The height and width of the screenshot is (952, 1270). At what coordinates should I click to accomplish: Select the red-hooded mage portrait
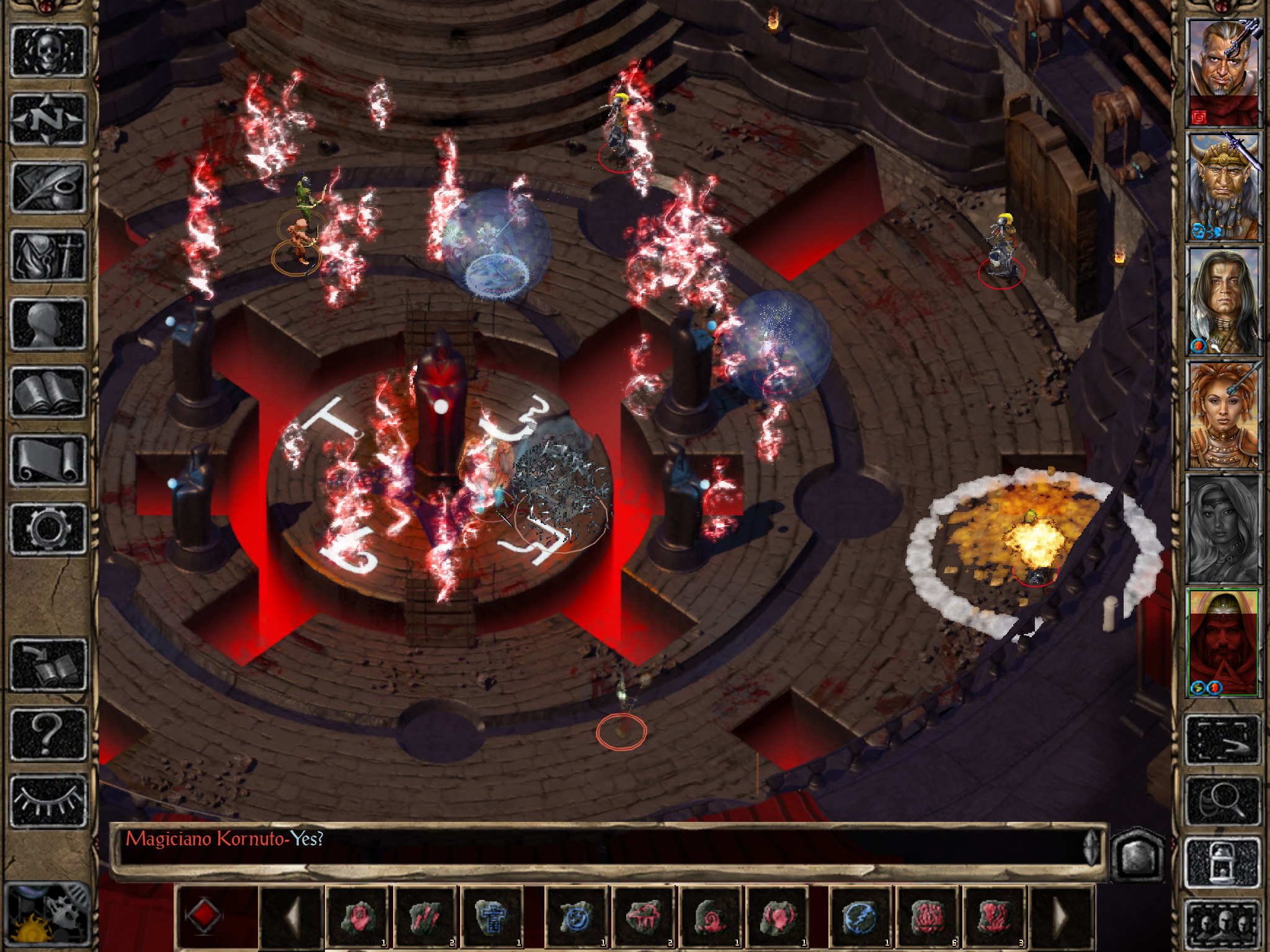[x=1223, y=643]
